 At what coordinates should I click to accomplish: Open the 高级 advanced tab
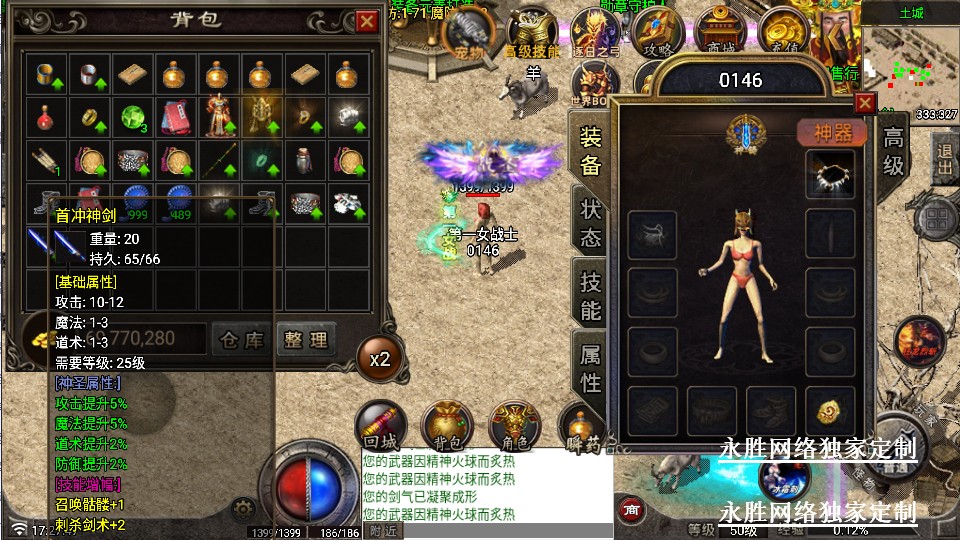click(892, 152)
